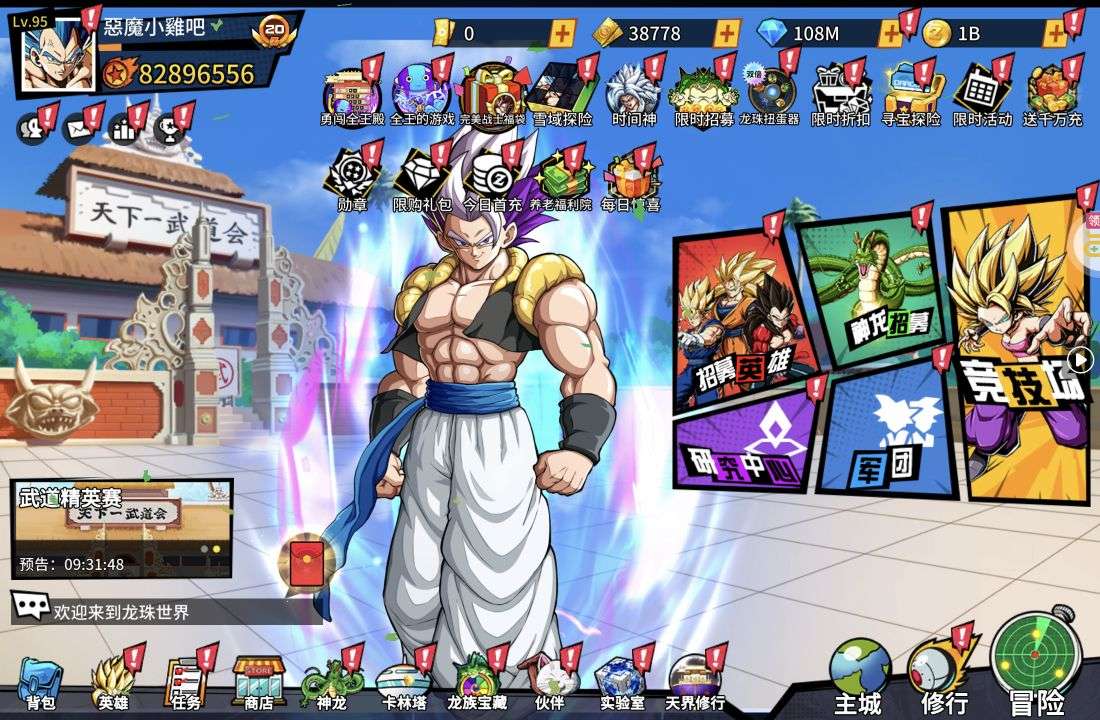The width and height of the screenshot is (1100, 720).
Task: Visit the 商店 shop
Action: click(259, 684)
